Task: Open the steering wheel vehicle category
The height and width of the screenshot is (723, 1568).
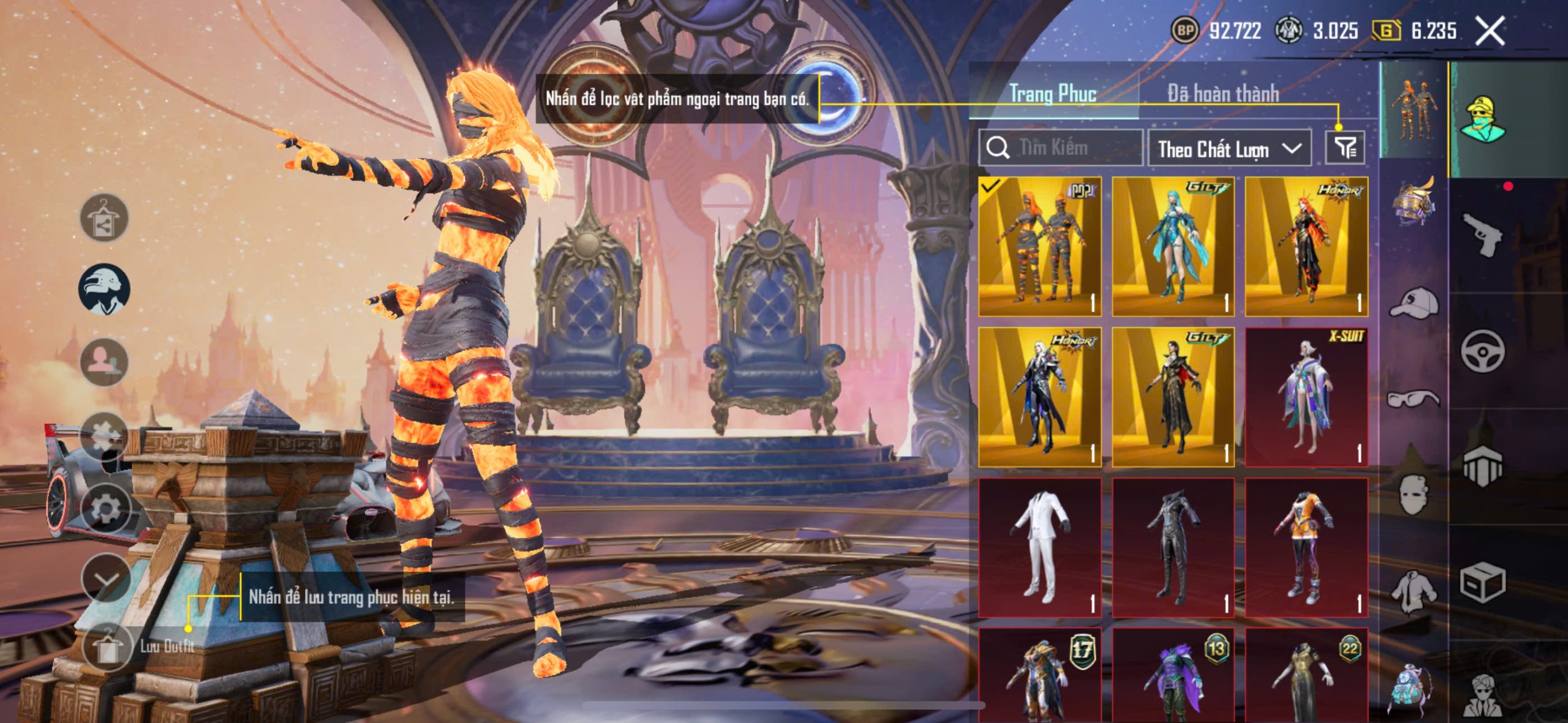Action: (1482, 351)
